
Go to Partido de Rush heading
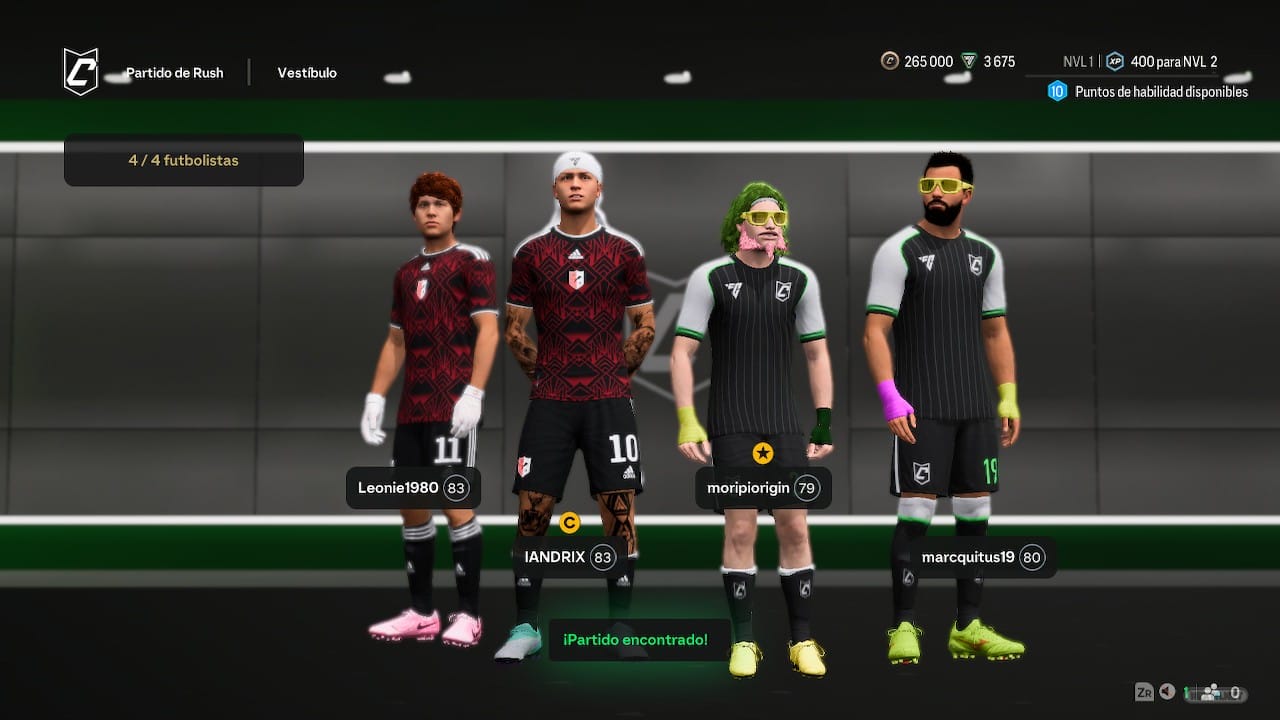coord(174,73)
